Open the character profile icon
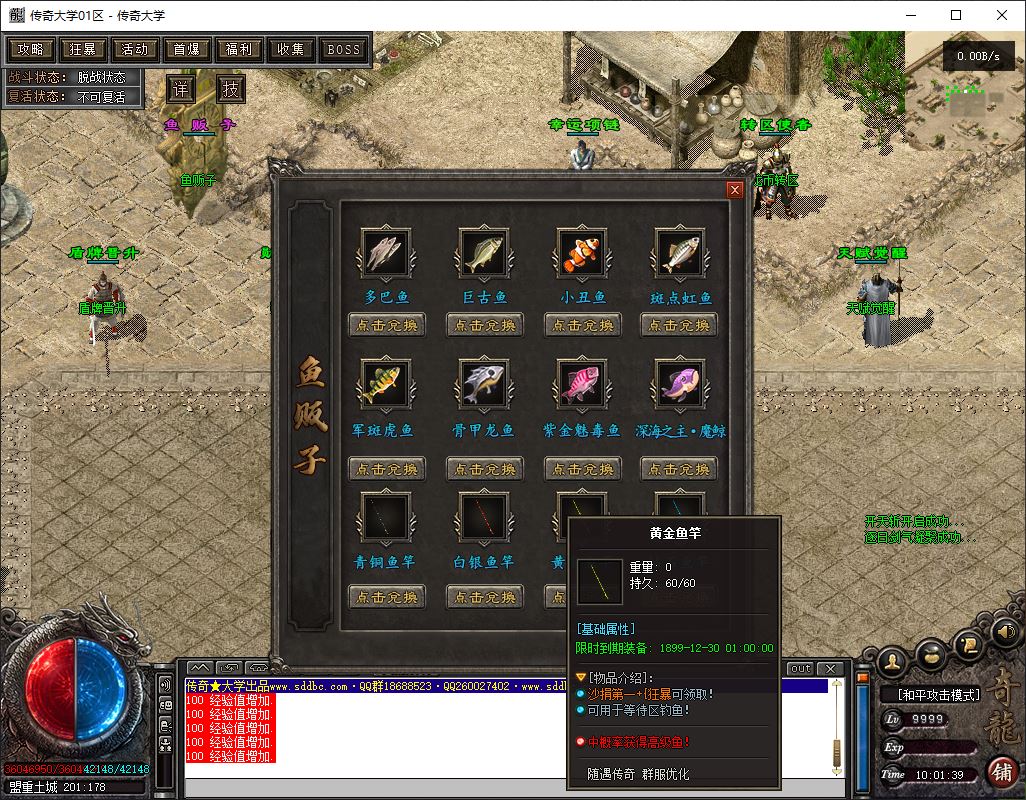1026x800 pixels. coord(893,659)
